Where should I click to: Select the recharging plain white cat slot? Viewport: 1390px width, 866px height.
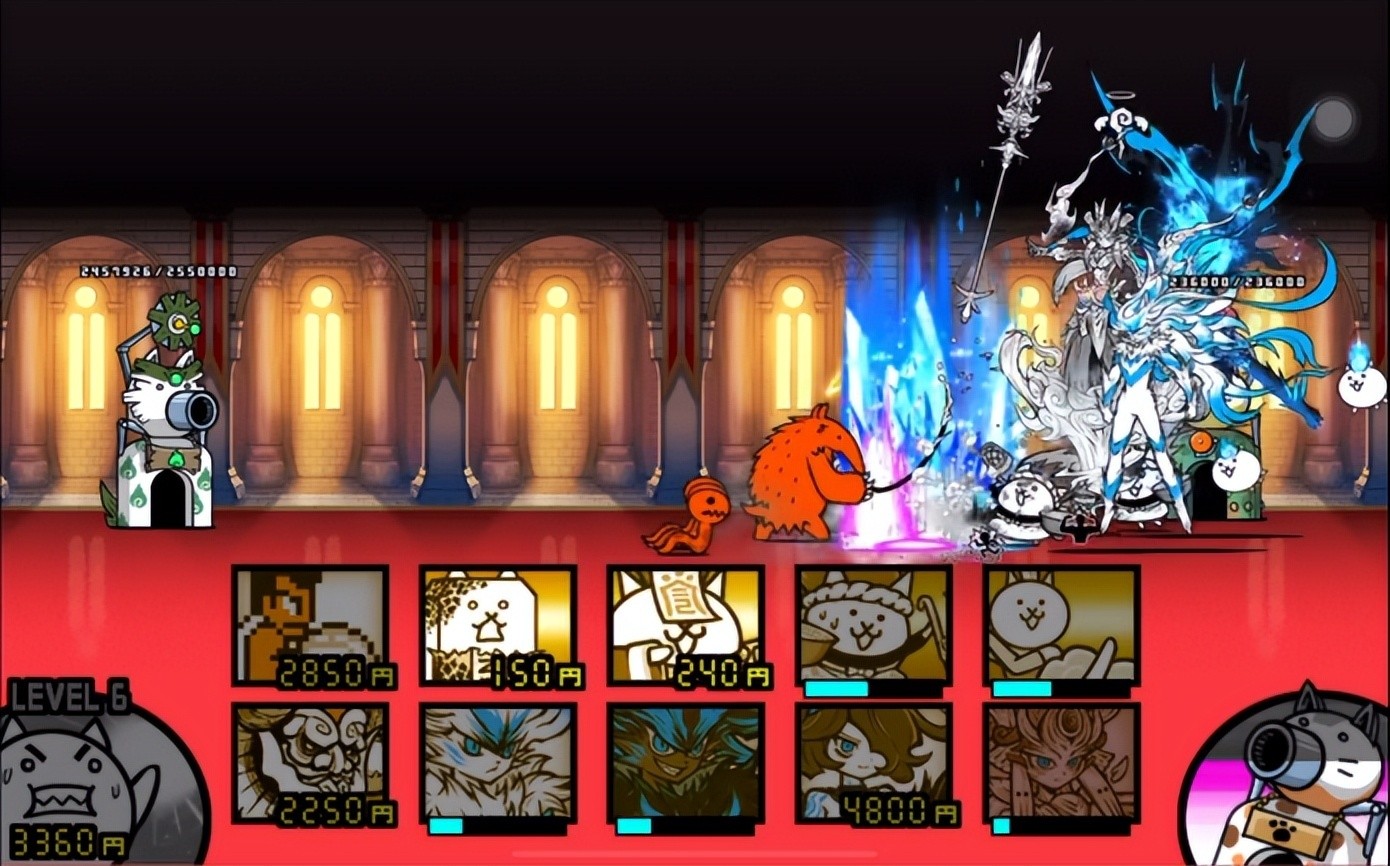[1062, 625]
